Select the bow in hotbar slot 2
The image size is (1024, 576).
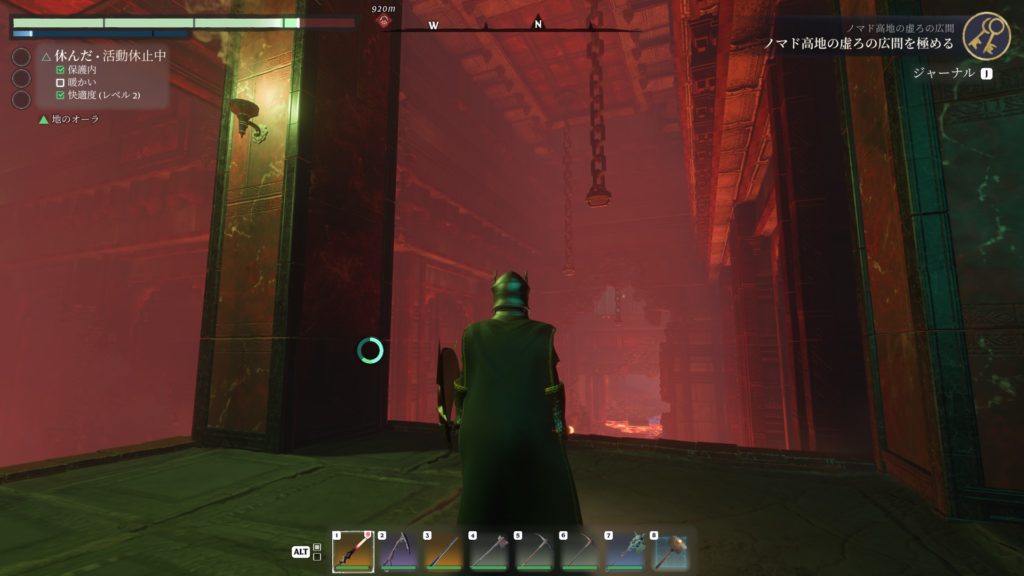click(398, 551)
